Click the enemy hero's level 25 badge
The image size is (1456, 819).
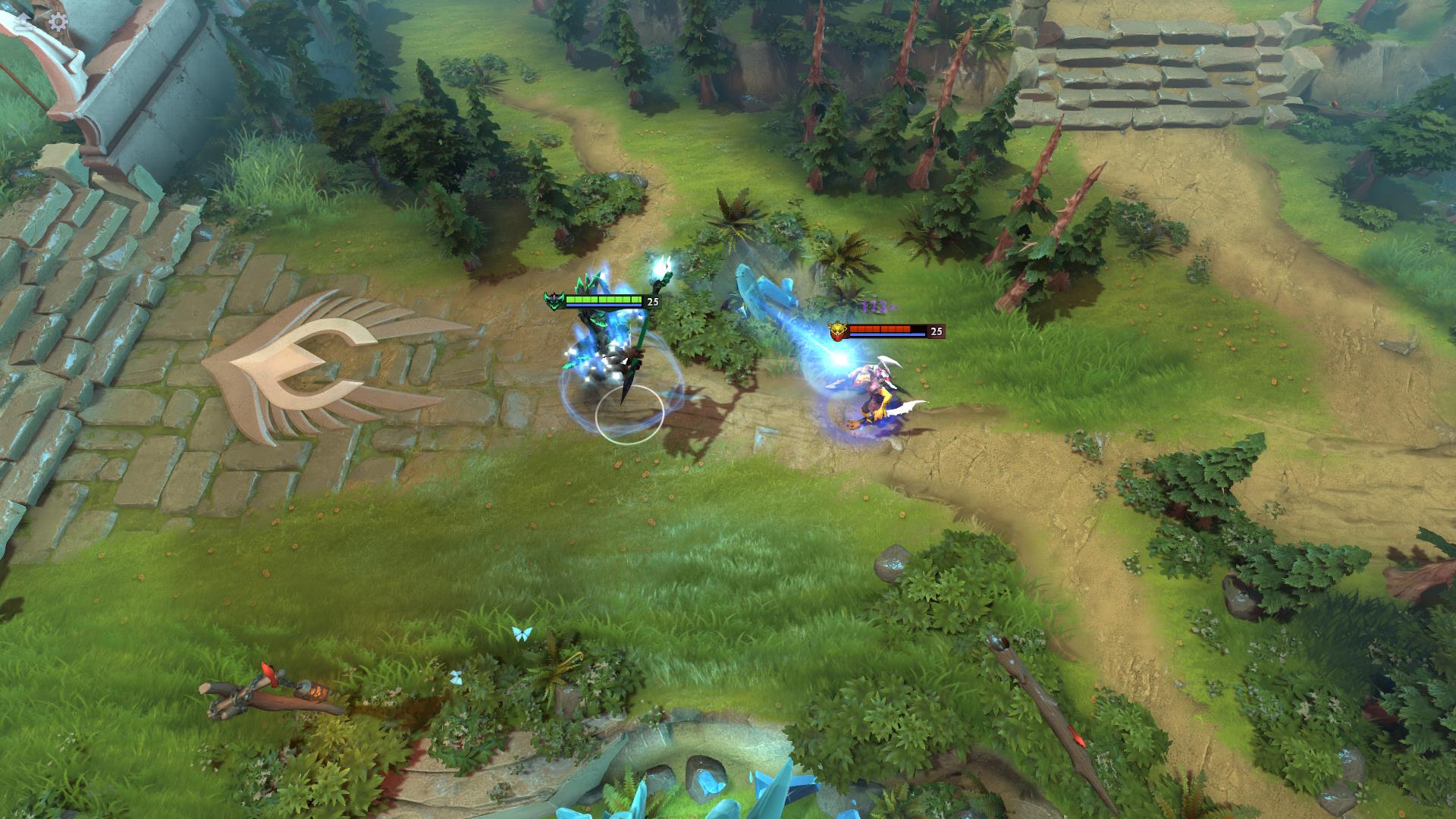935,332
